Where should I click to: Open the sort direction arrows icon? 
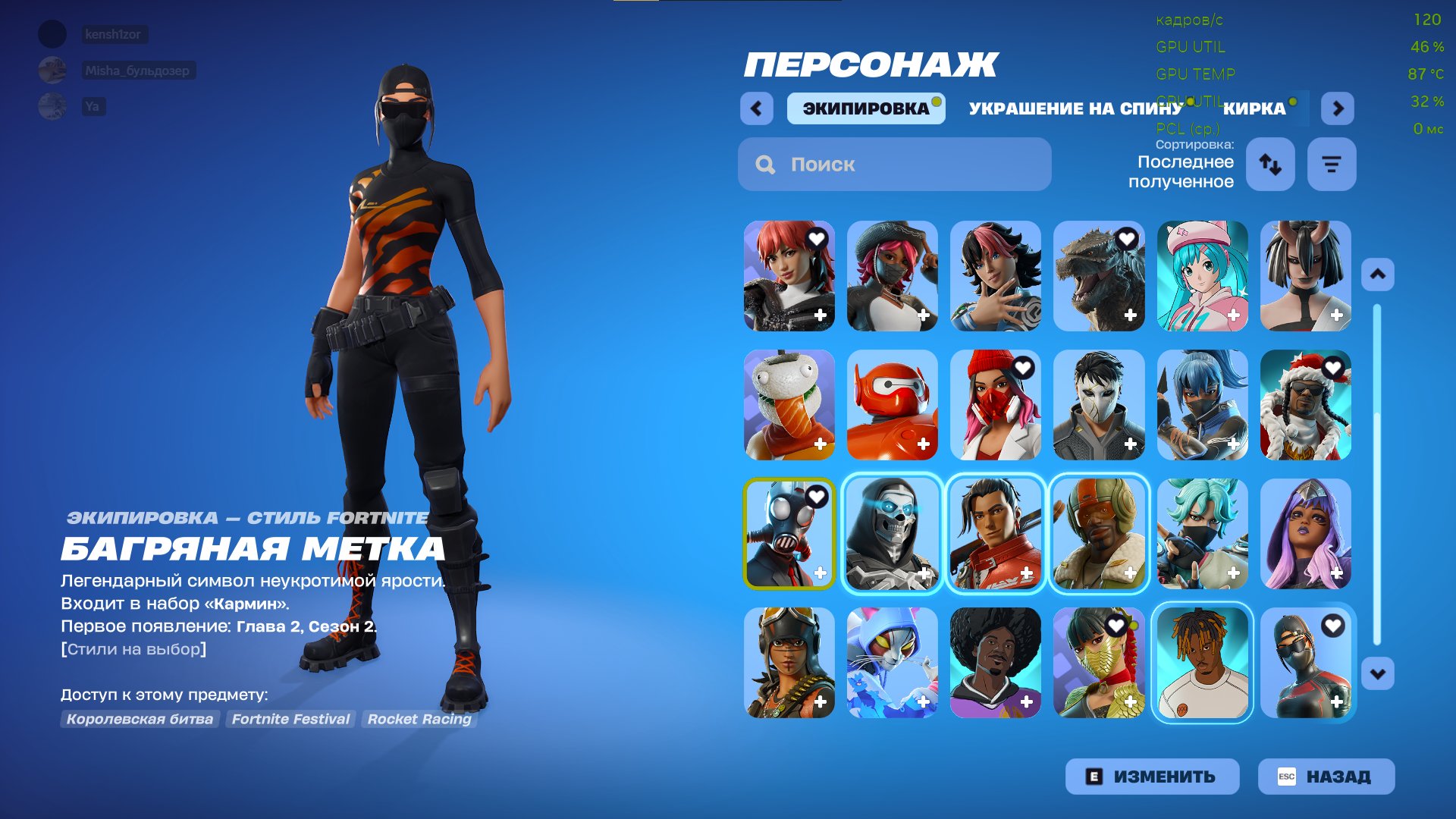click(1269, 164)
